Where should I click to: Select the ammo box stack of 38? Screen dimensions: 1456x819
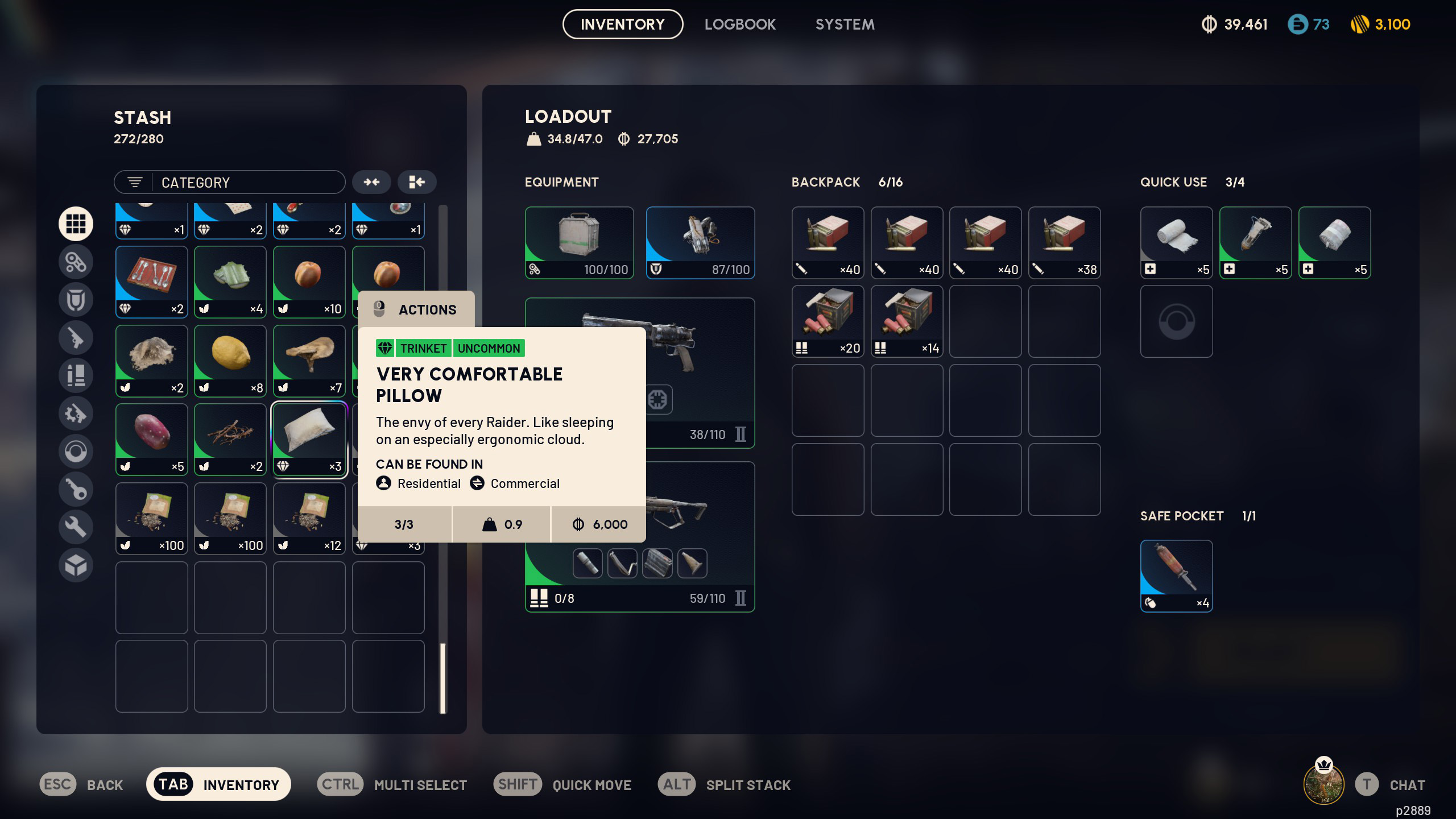(1064, 243)
